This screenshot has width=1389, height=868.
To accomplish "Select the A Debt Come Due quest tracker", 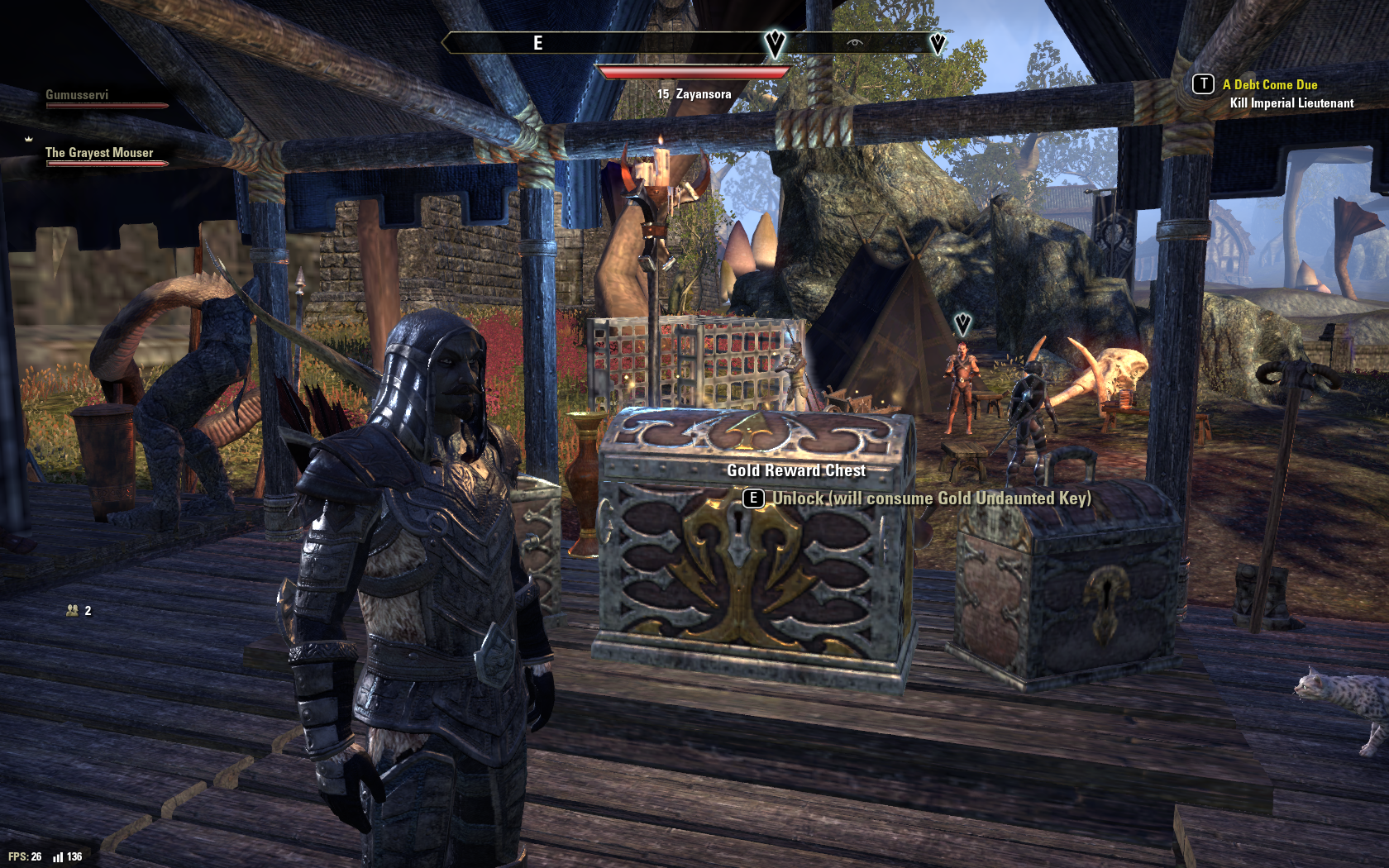I will click(x=1269, y=85).
